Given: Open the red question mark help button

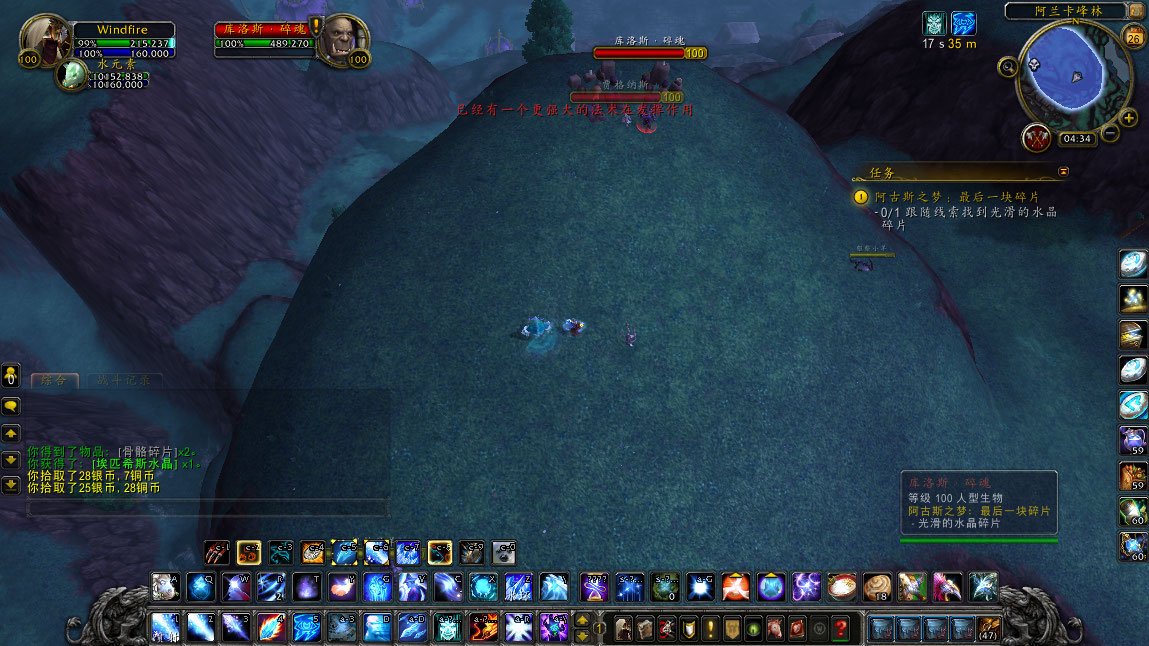Looking at the screenshot, I should pos(841,628).
